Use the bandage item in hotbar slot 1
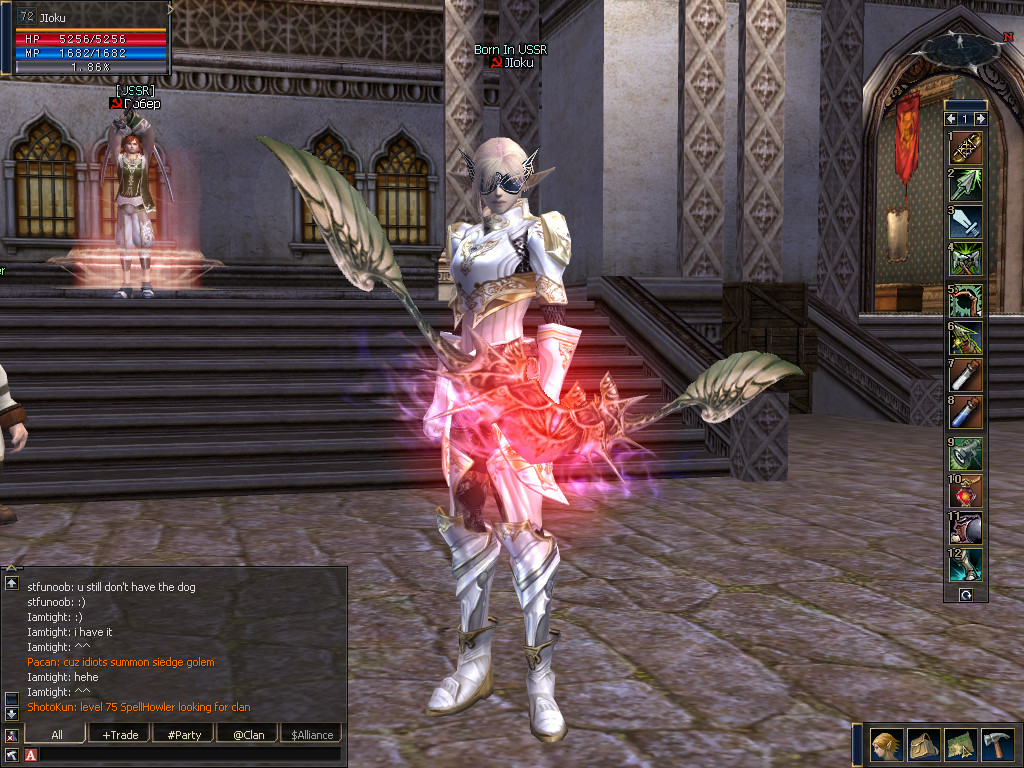This screenshot has height=768, width=1024. [966, 147]
